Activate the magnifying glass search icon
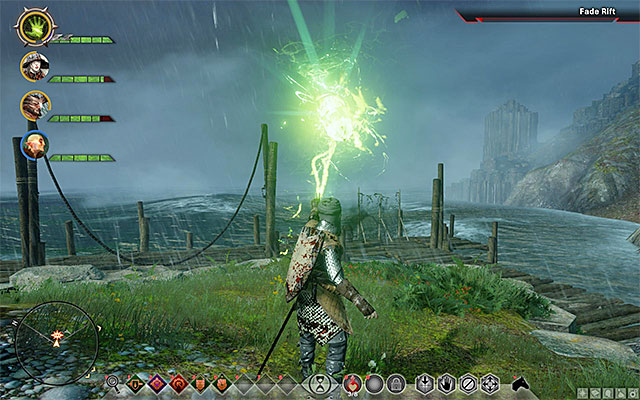Screen dimensions: 640x400 (113, 382)
